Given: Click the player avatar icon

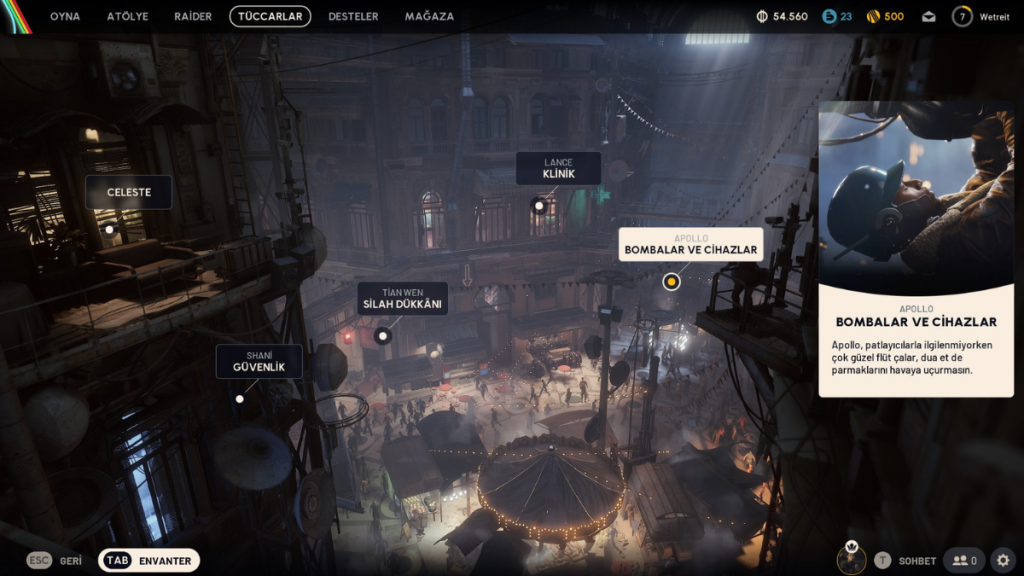Looking at the screenshot, I should (852, 560).
